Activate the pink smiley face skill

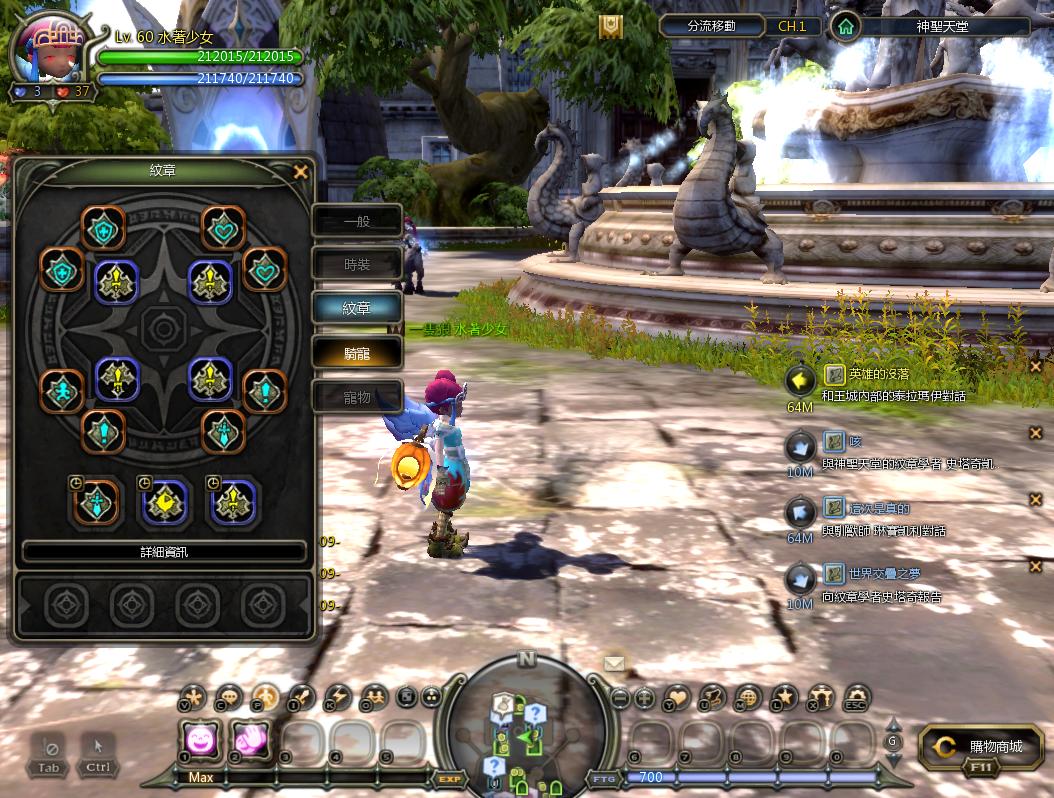[x=202, y=741]
